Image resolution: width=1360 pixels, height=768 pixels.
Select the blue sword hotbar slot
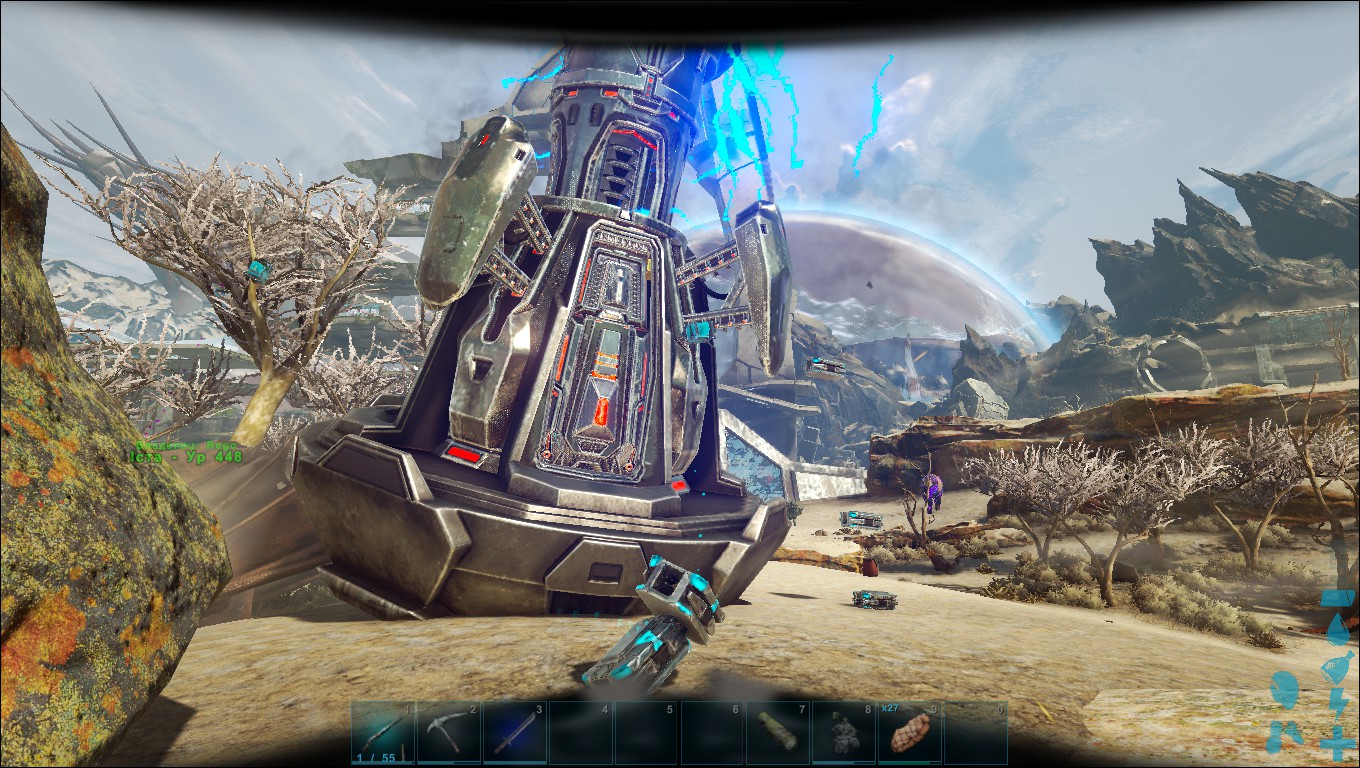pos(514,731)
